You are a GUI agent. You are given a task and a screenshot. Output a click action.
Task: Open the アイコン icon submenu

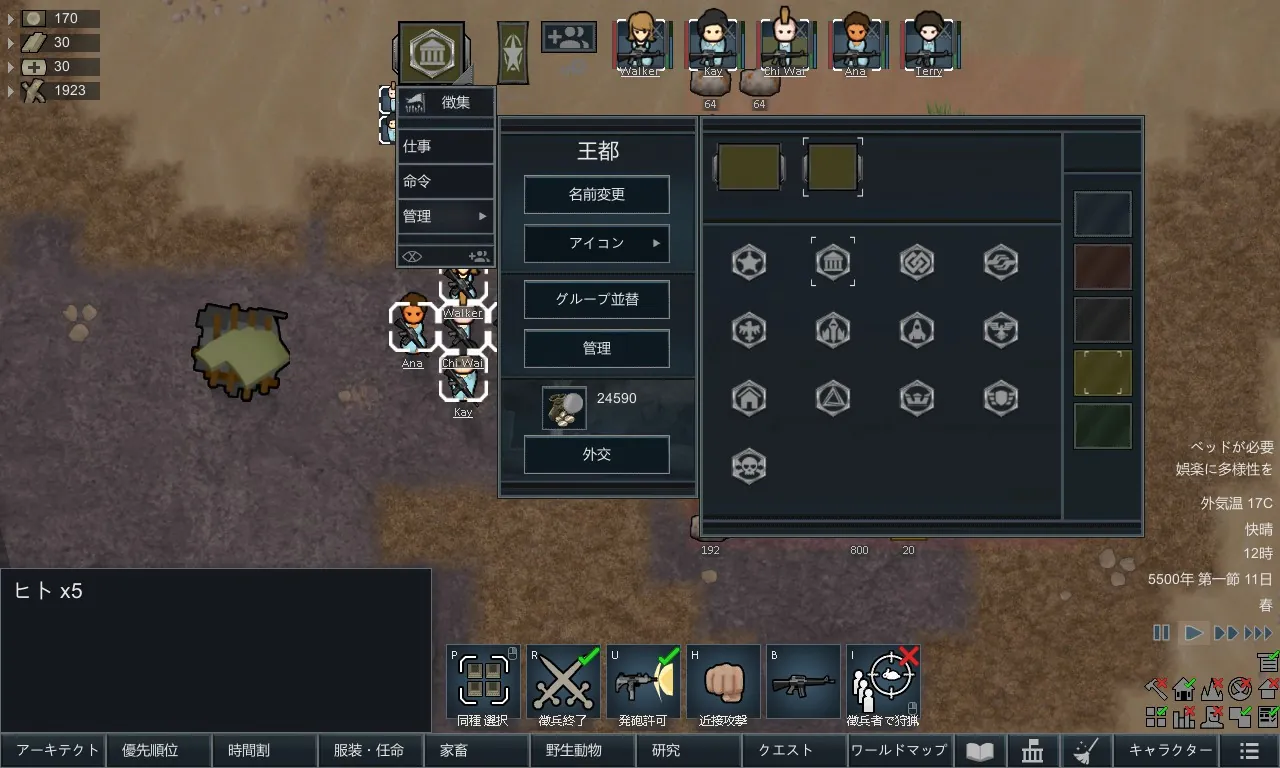597,243
